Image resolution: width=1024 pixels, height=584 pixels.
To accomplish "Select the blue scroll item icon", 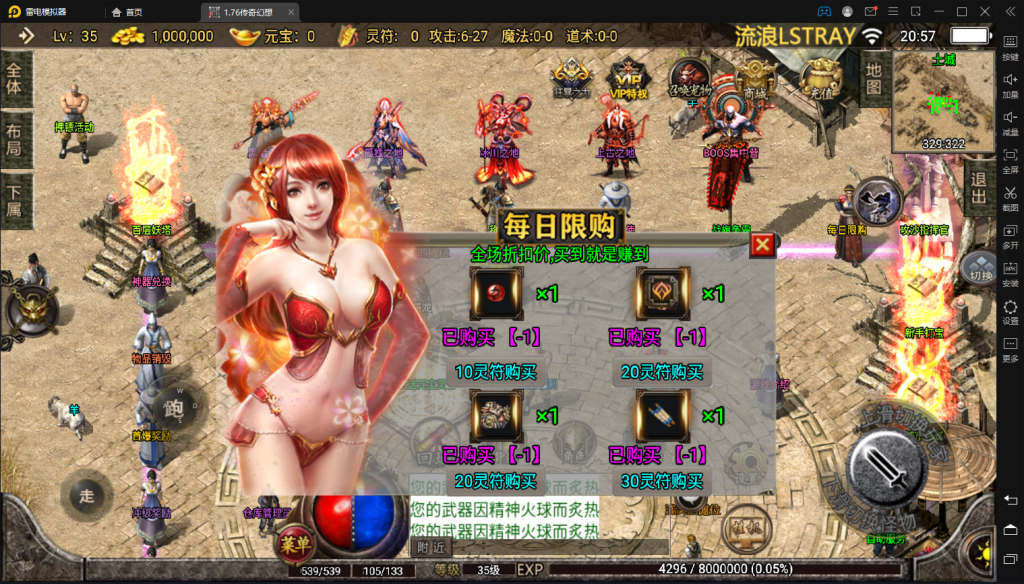I will tap(661, 415).
